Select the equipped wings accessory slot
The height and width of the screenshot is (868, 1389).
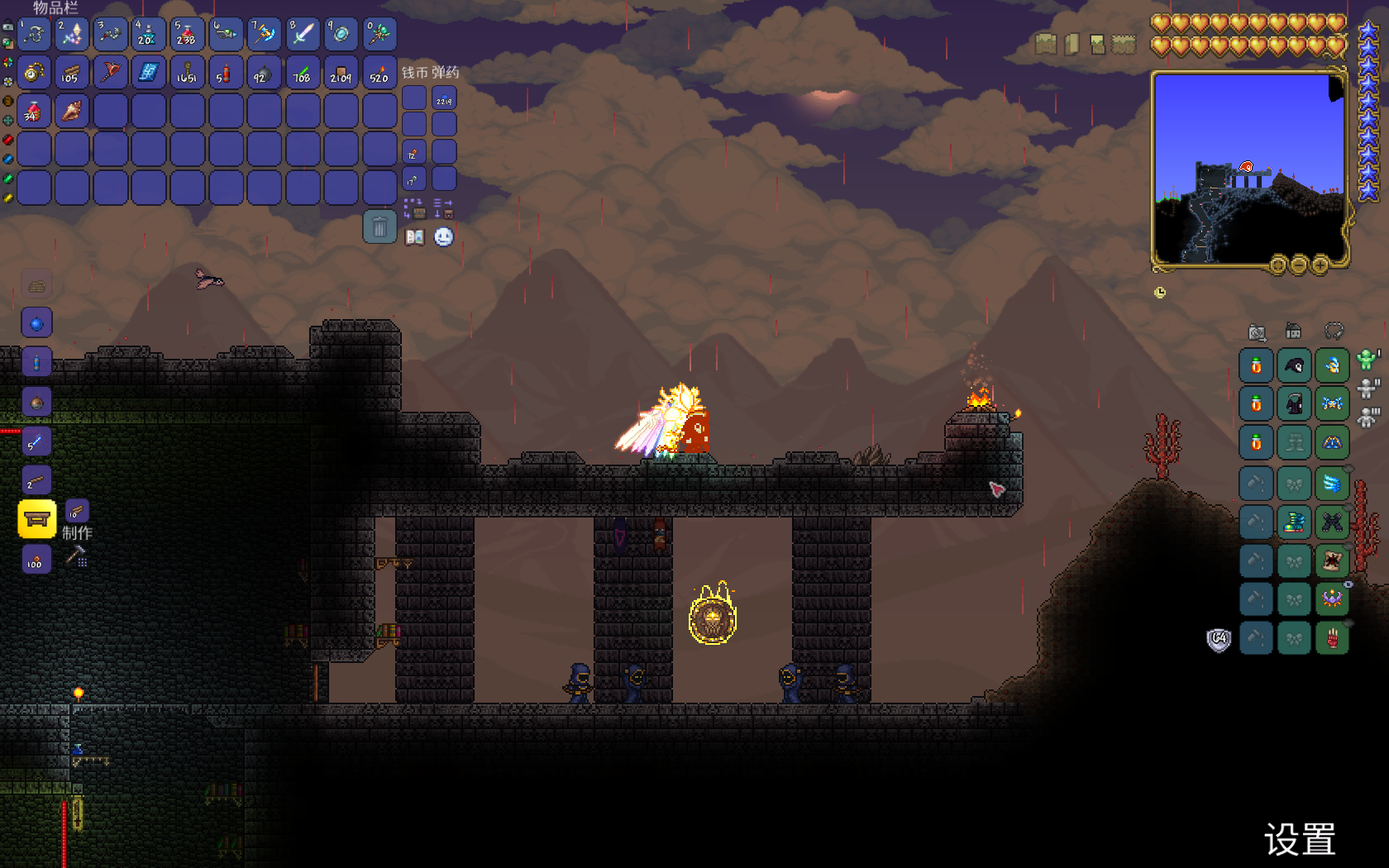point(1332,483)
